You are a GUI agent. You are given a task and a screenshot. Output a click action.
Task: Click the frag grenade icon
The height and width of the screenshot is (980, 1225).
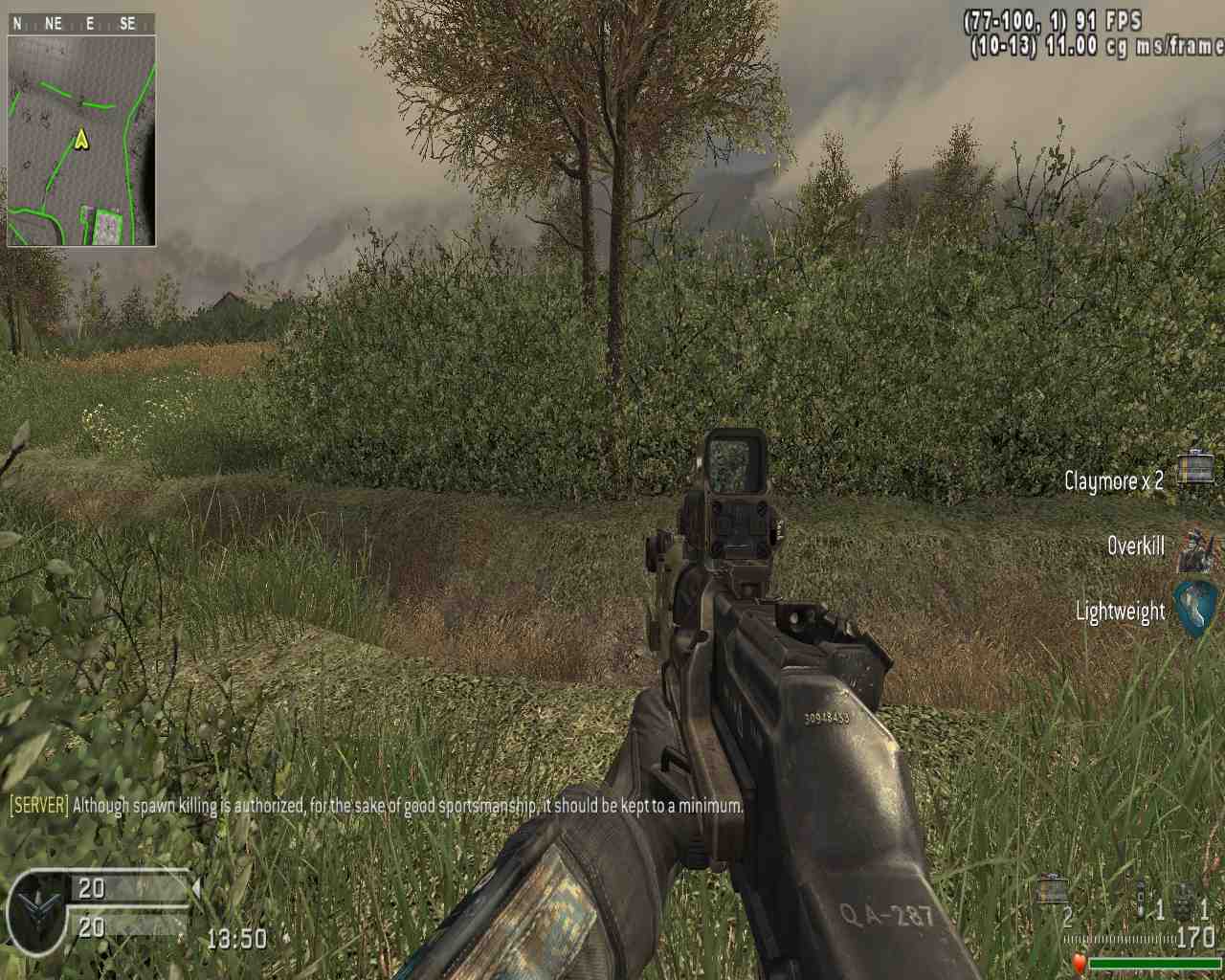[x=1185, y=902]
